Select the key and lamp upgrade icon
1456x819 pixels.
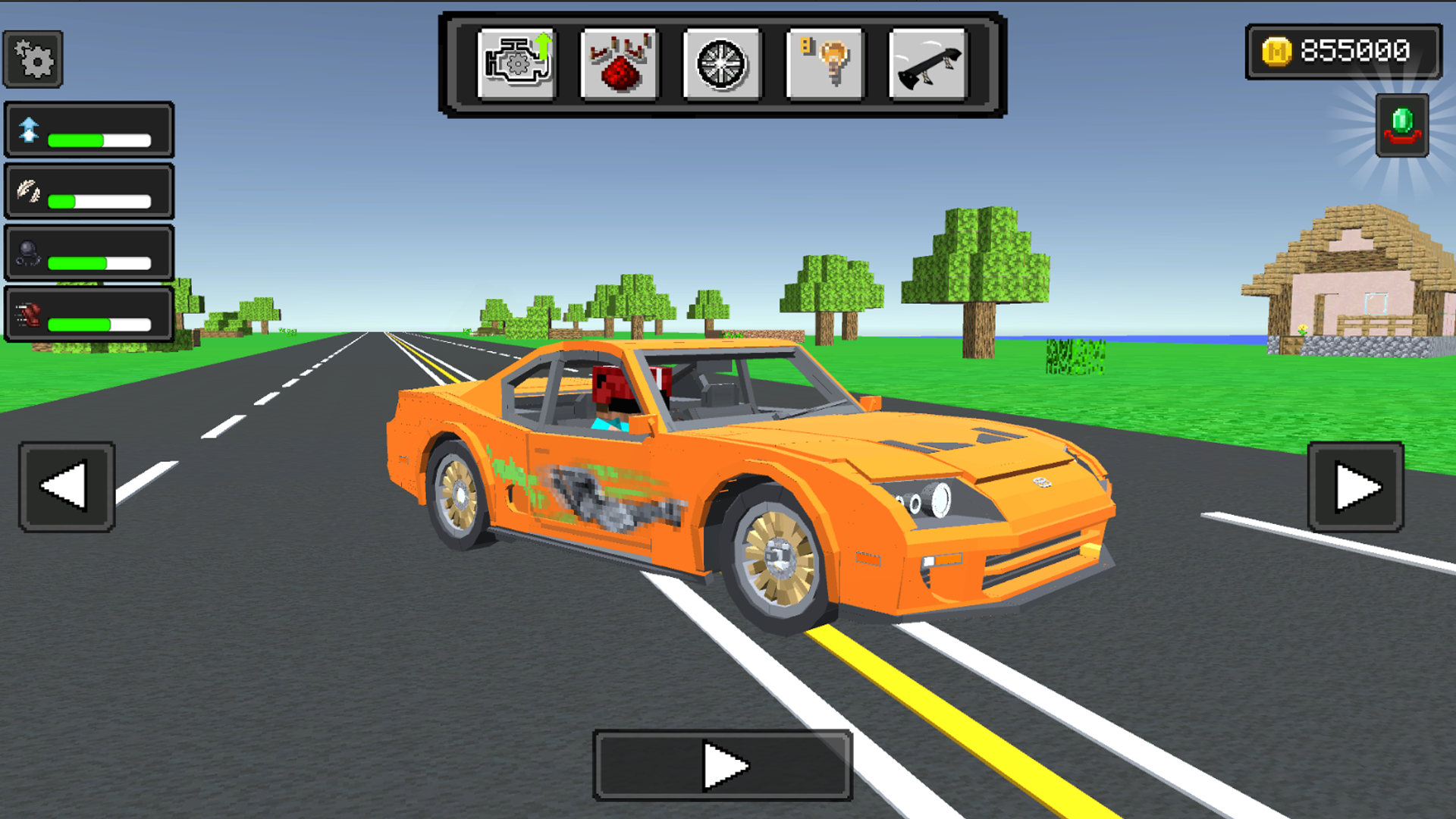click(x=824, y=62)
